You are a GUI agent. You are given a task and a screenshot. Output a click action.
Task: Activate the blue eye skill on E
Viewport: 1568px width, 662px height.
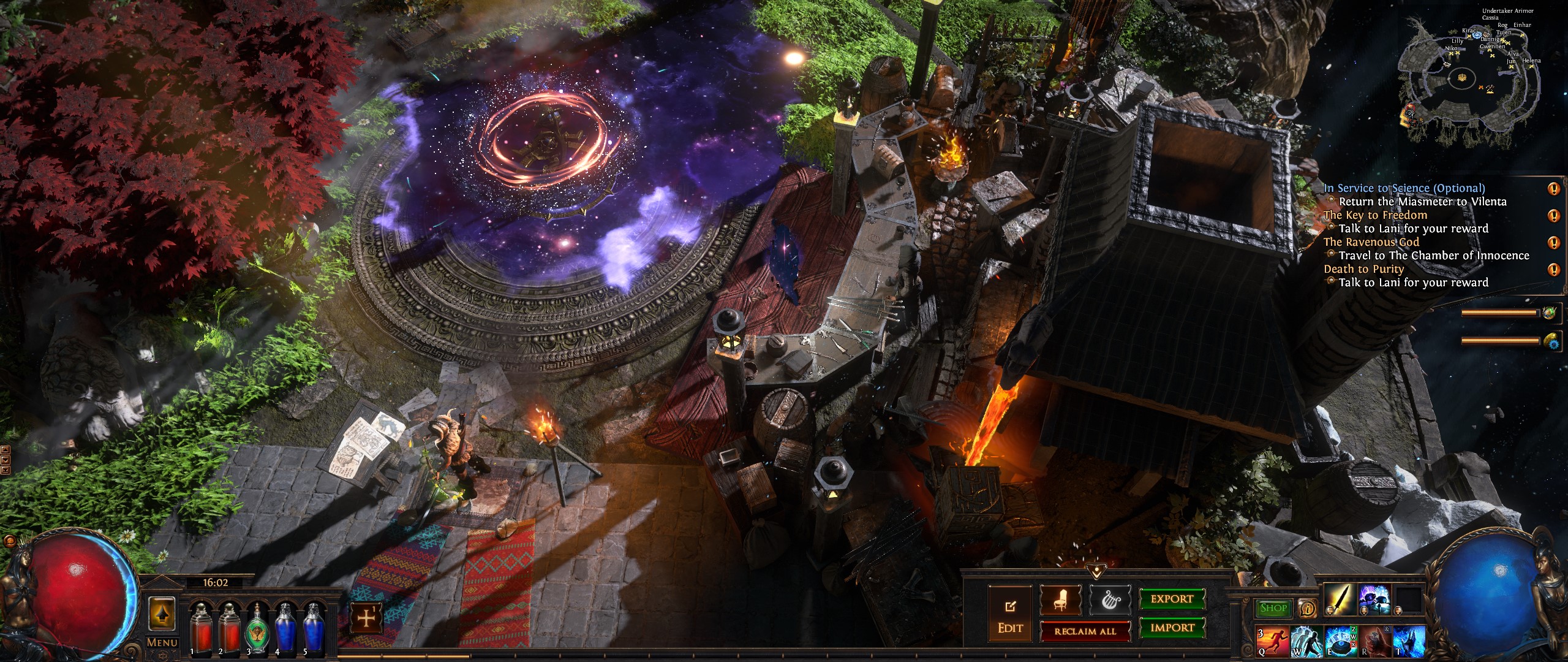(1340, 642)
